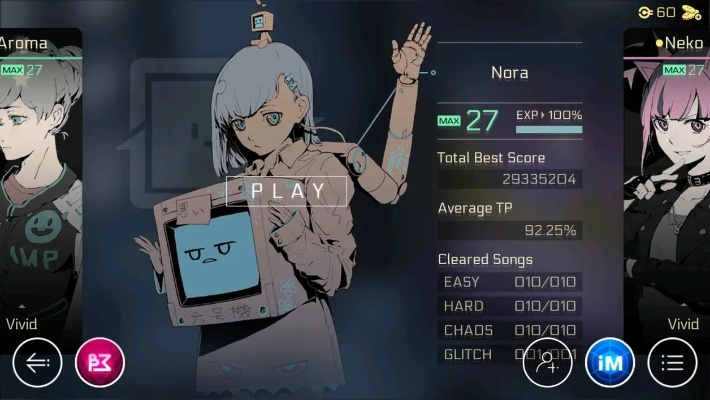Screen dimensions: 710x400
Task: Go back using the left arrow button
Action: [x=38, y=363]
